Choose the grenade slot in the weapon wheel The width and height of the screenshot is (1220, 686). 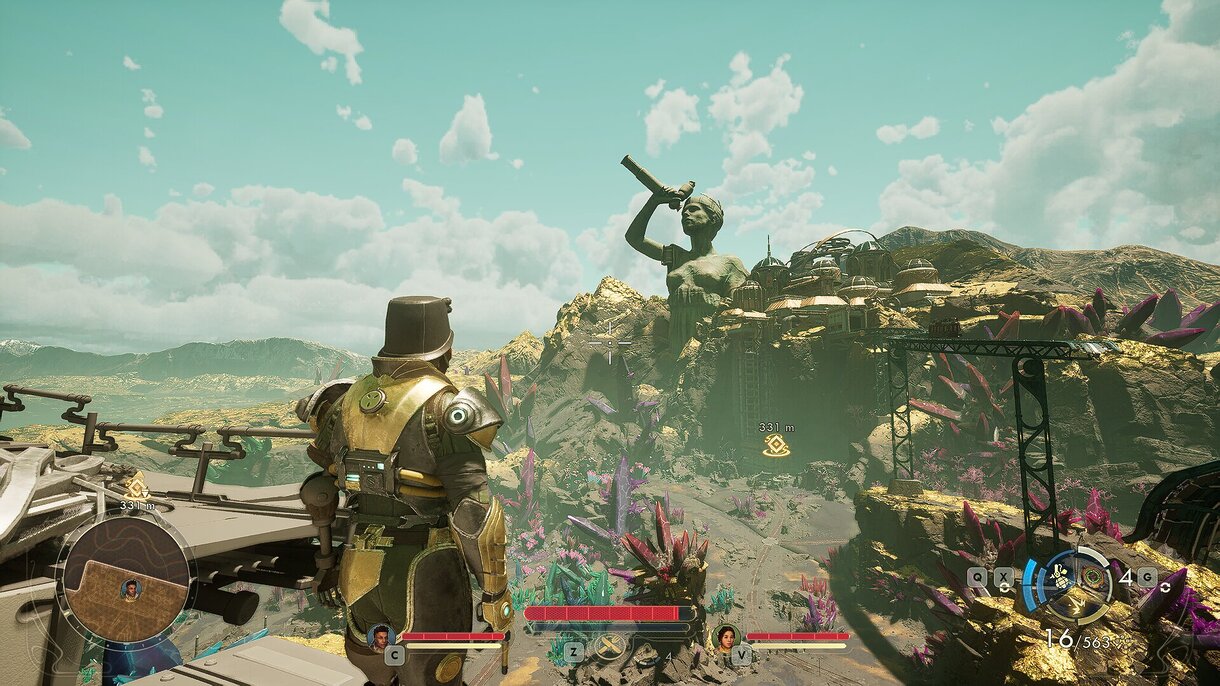click(1064, 577)
